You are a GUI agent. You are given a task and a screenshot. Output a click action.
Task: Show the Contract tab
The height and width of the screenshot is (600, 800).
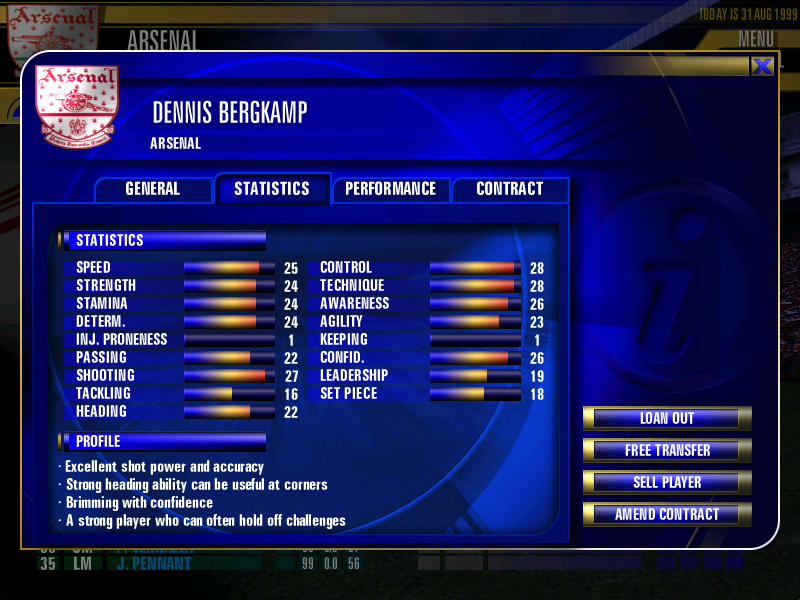[x=509, y=189]
